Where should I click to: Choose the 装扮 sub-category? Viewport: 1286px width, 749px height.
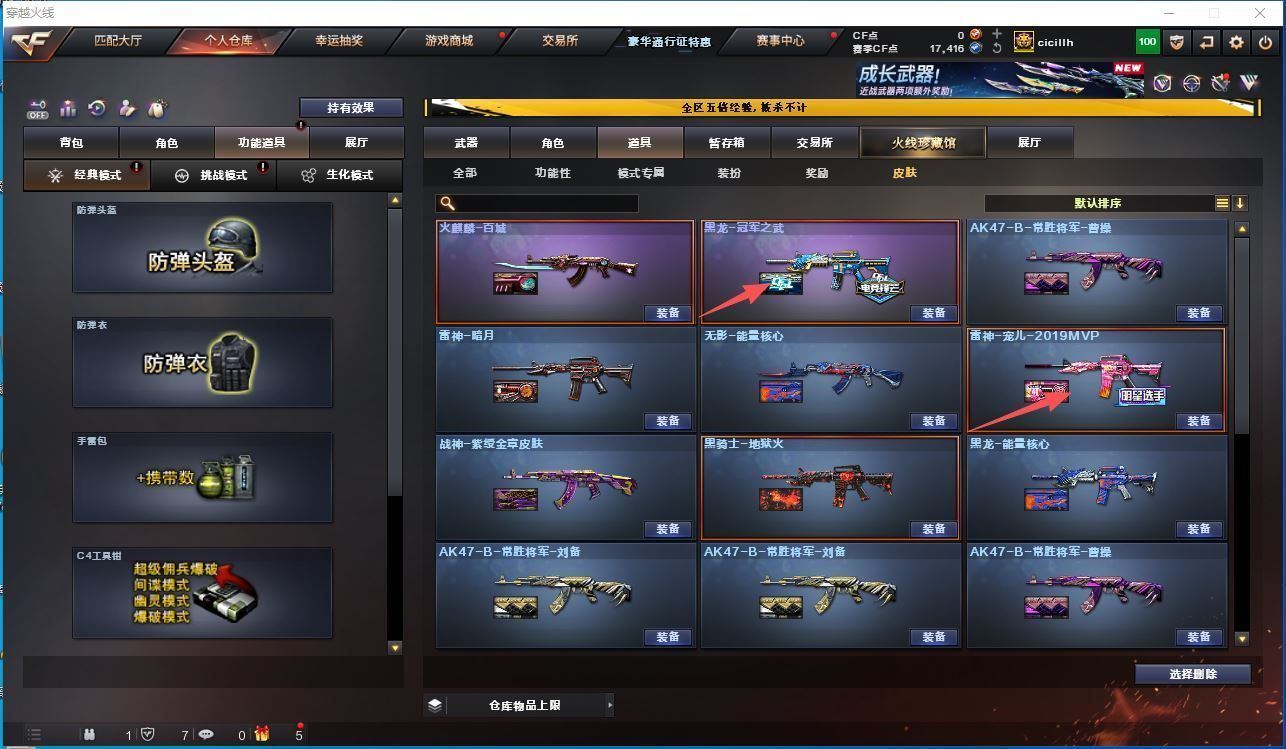pos(729,173)
